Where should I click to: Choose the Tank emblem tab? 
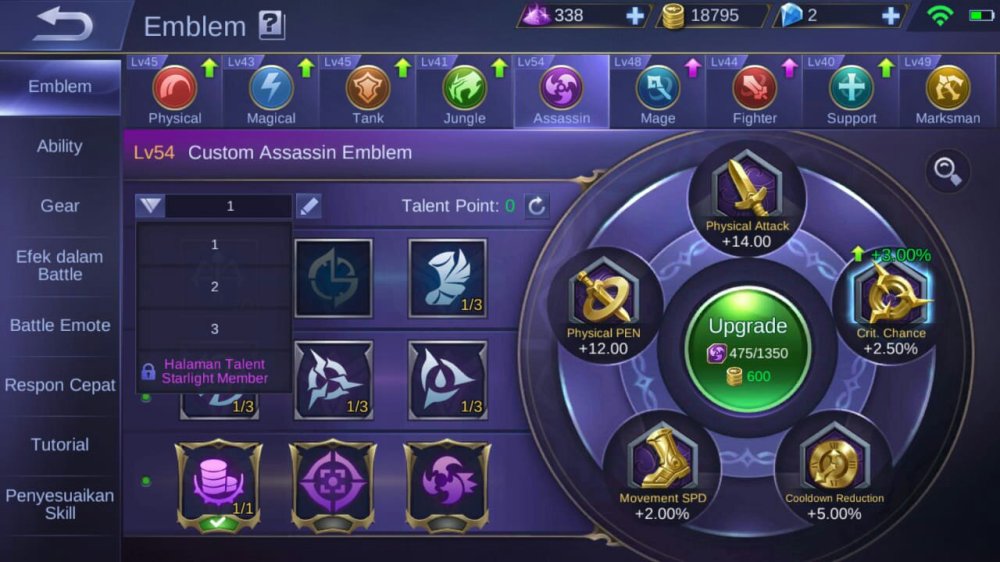point(368,92)
